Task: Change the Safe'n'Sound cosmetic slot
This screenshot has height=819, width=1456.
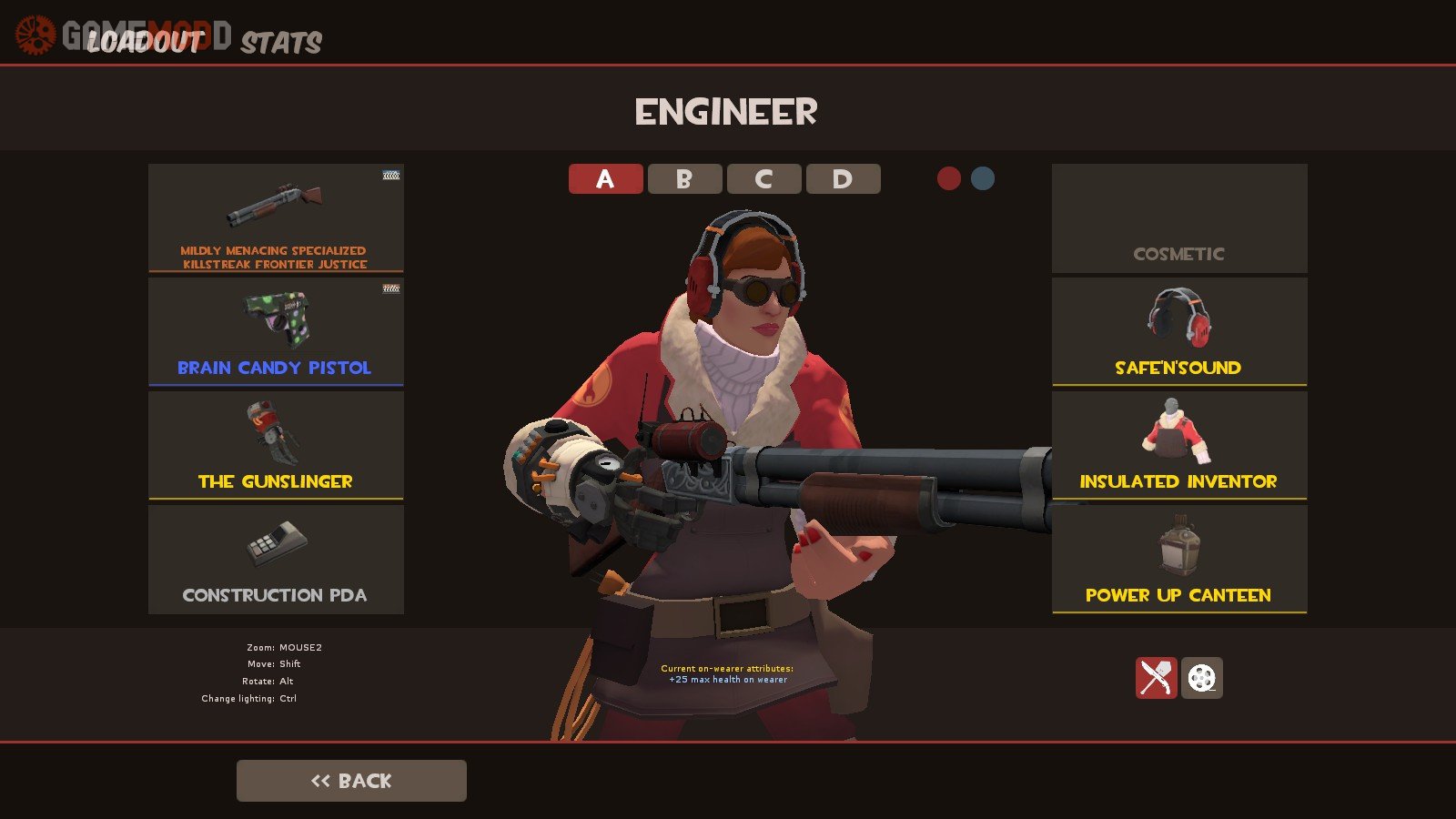Action: click(x=1179, y=332)
